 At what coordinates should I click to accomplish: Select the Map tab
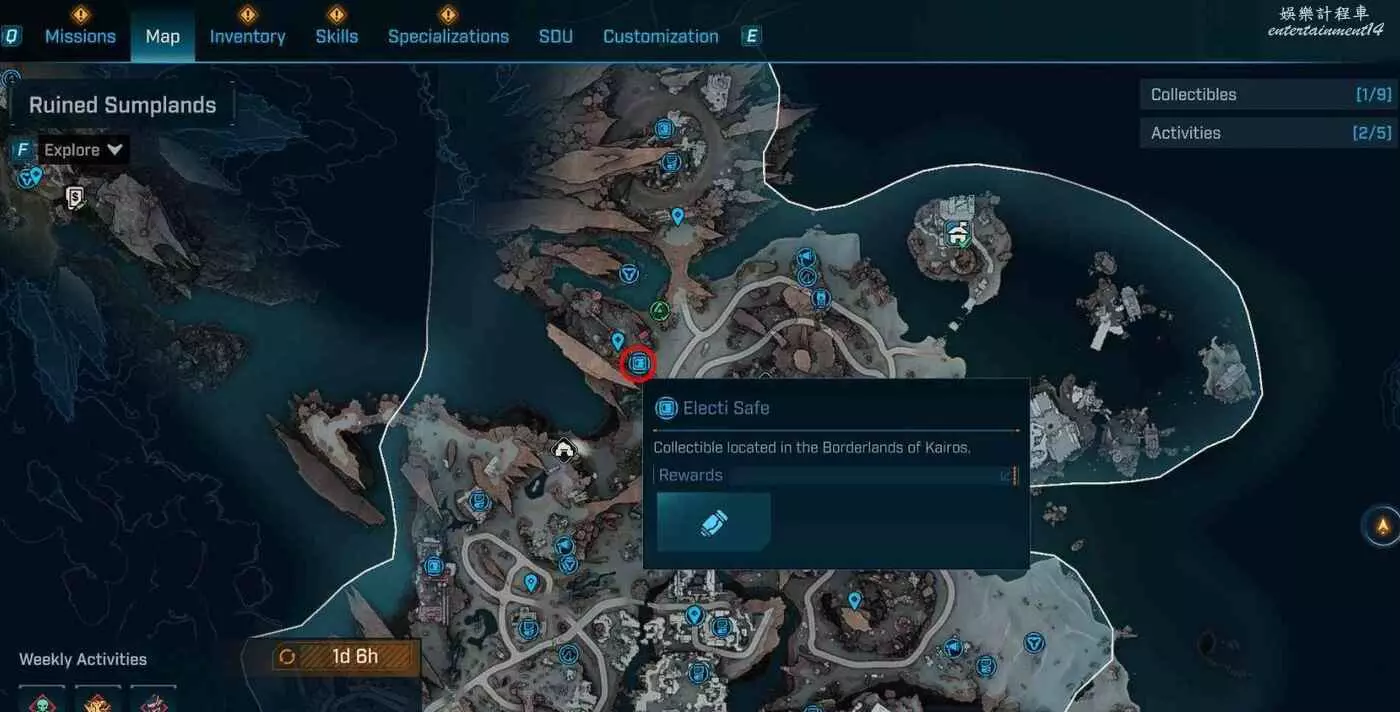pos(162,36)
